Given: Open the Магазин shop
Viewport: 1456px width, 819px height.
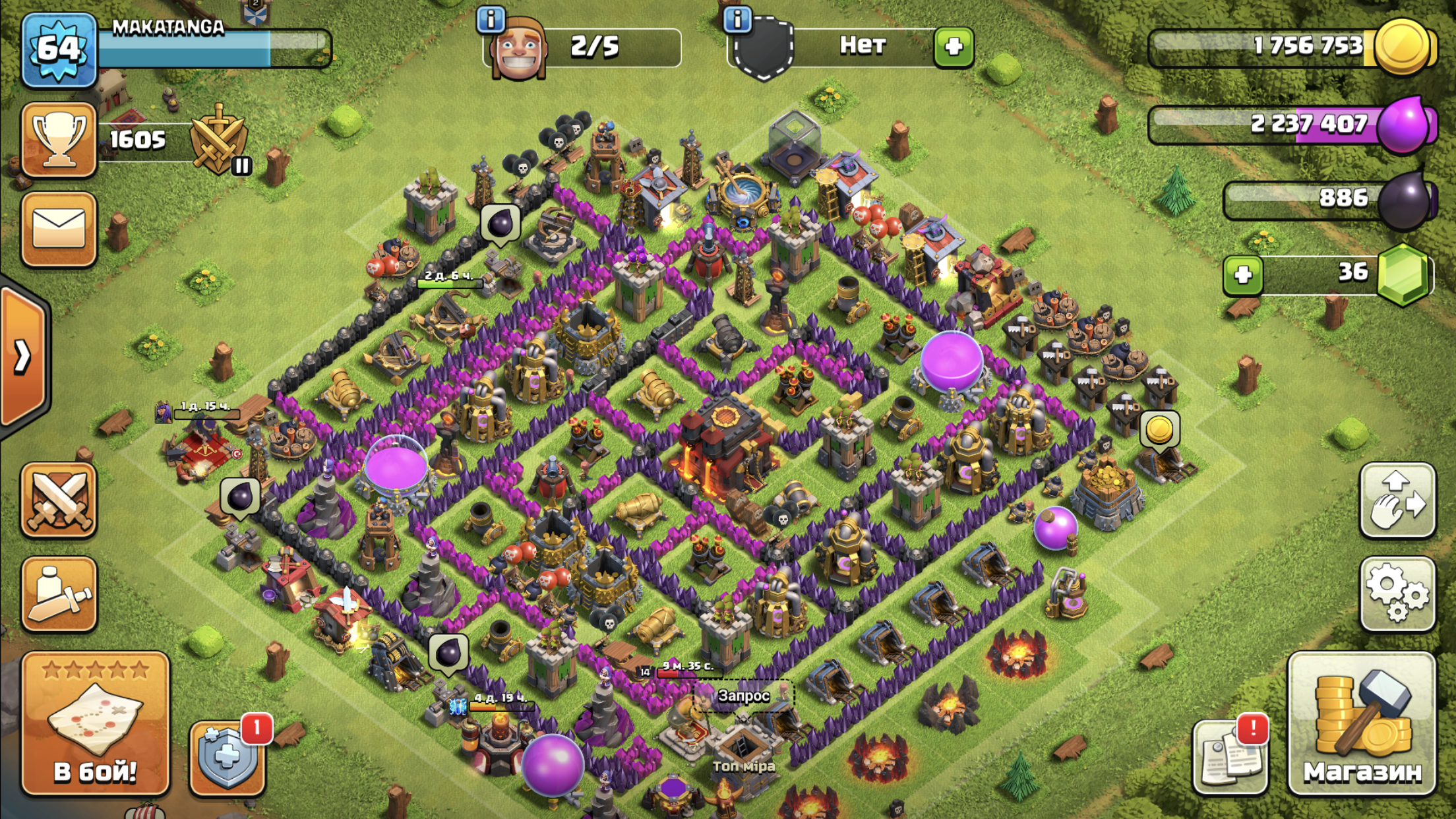Looking at the screenshot, I should click(x=1361, y=724).
